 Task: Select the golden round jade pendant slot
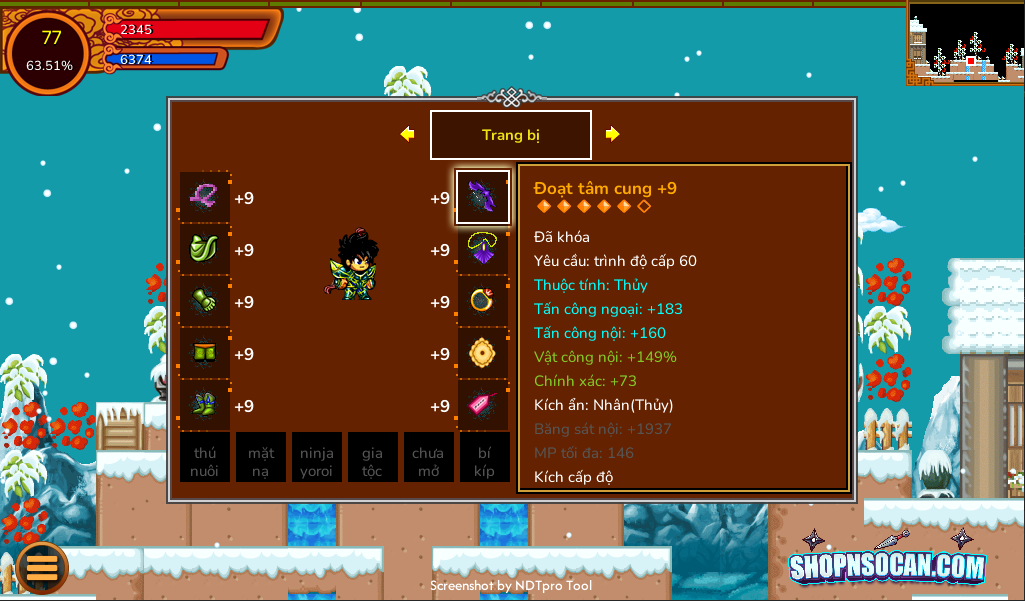(x=483, y=354)
